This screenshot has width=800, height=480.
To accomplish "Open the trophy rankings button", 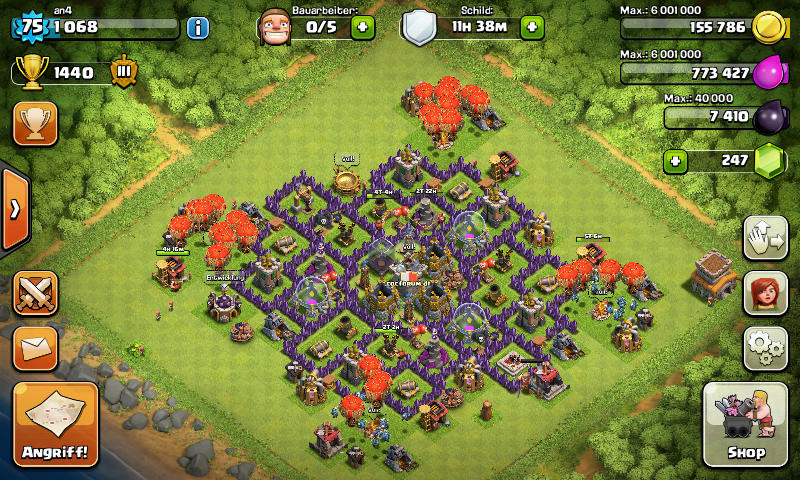I will click(x=35, y=123).
